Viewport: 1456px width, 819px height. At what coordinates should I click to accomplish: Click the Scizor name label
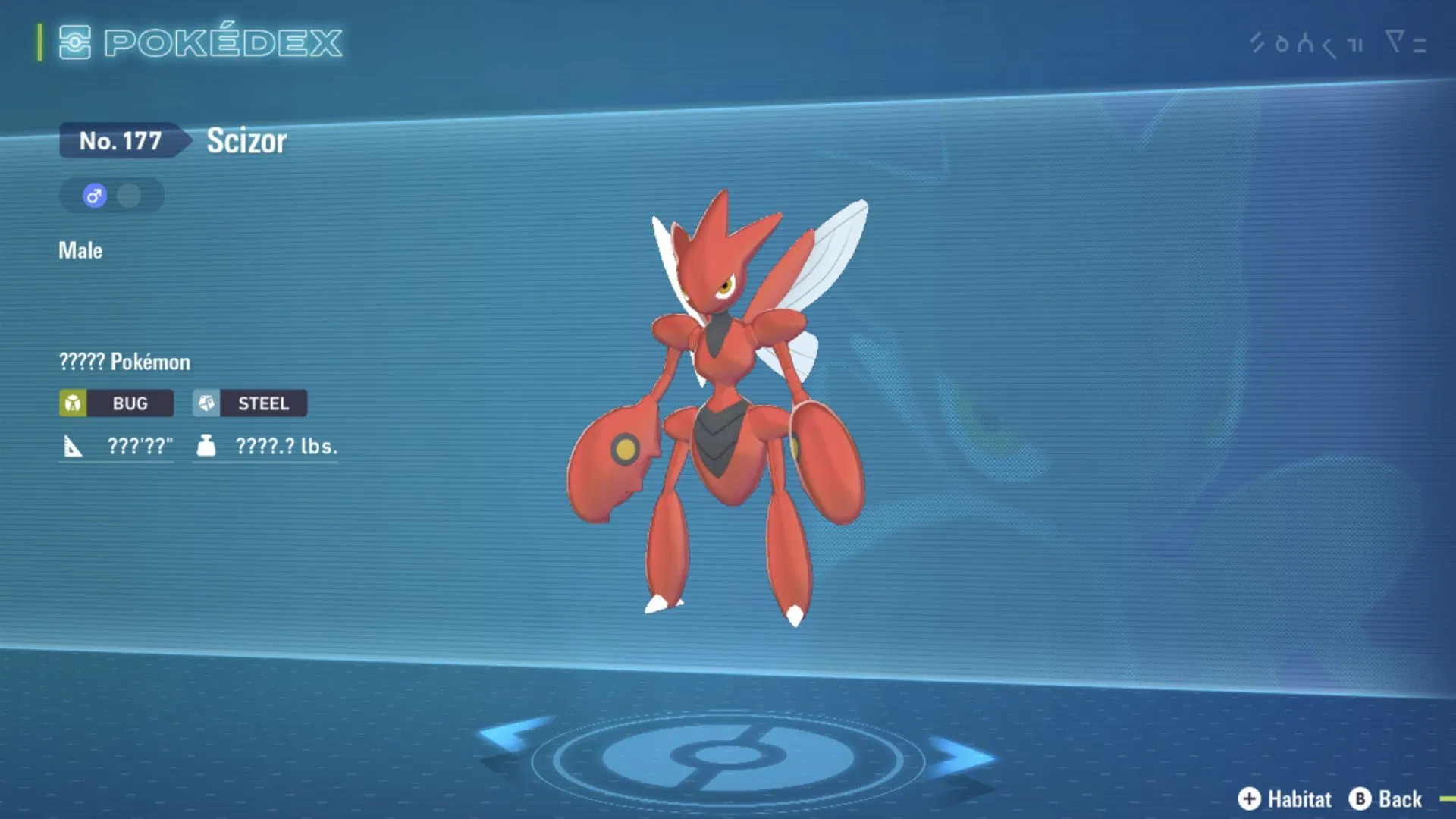point(245,141)
